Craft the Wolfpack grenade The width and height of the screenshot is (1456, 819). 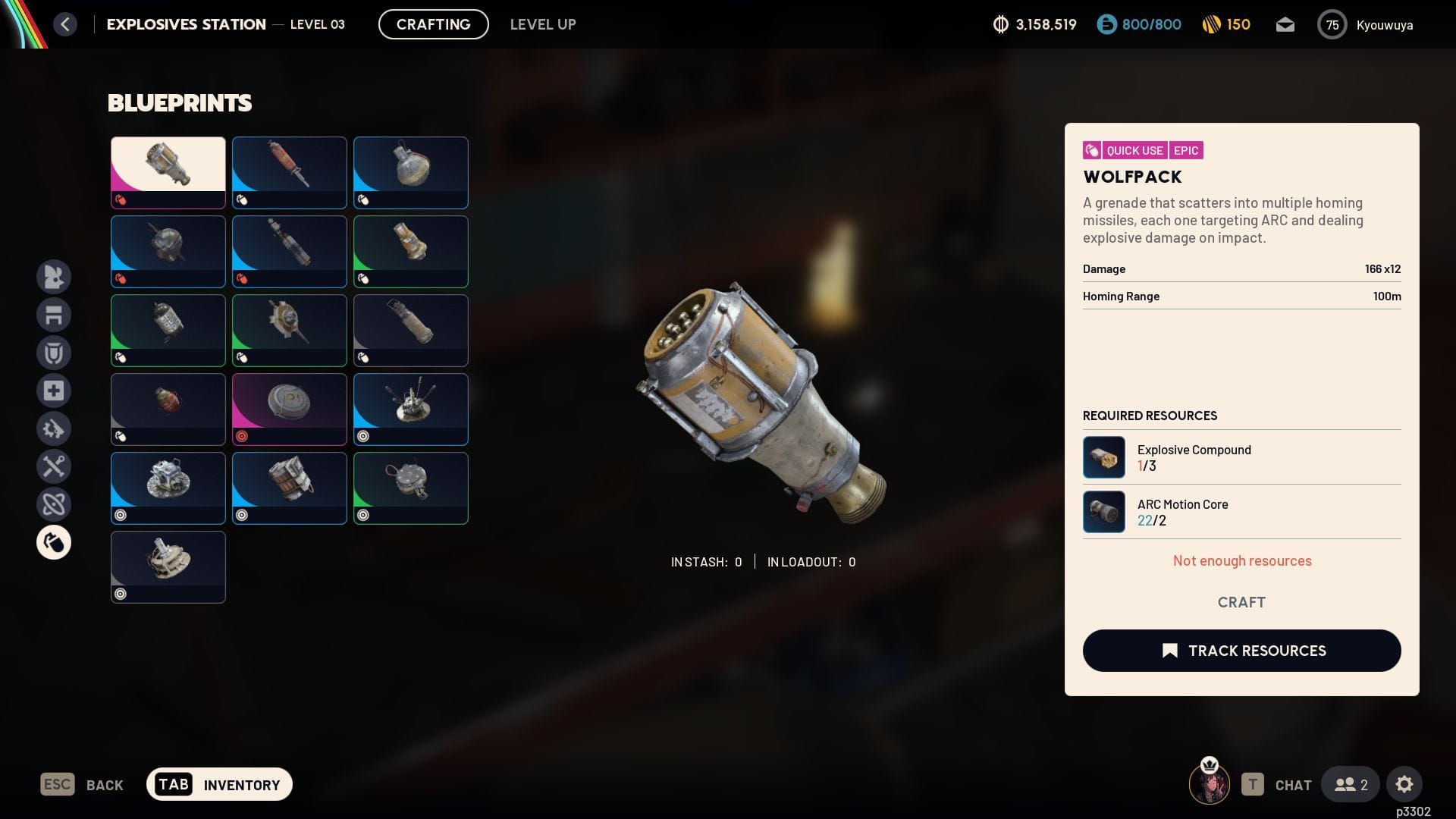[1241, 602]
